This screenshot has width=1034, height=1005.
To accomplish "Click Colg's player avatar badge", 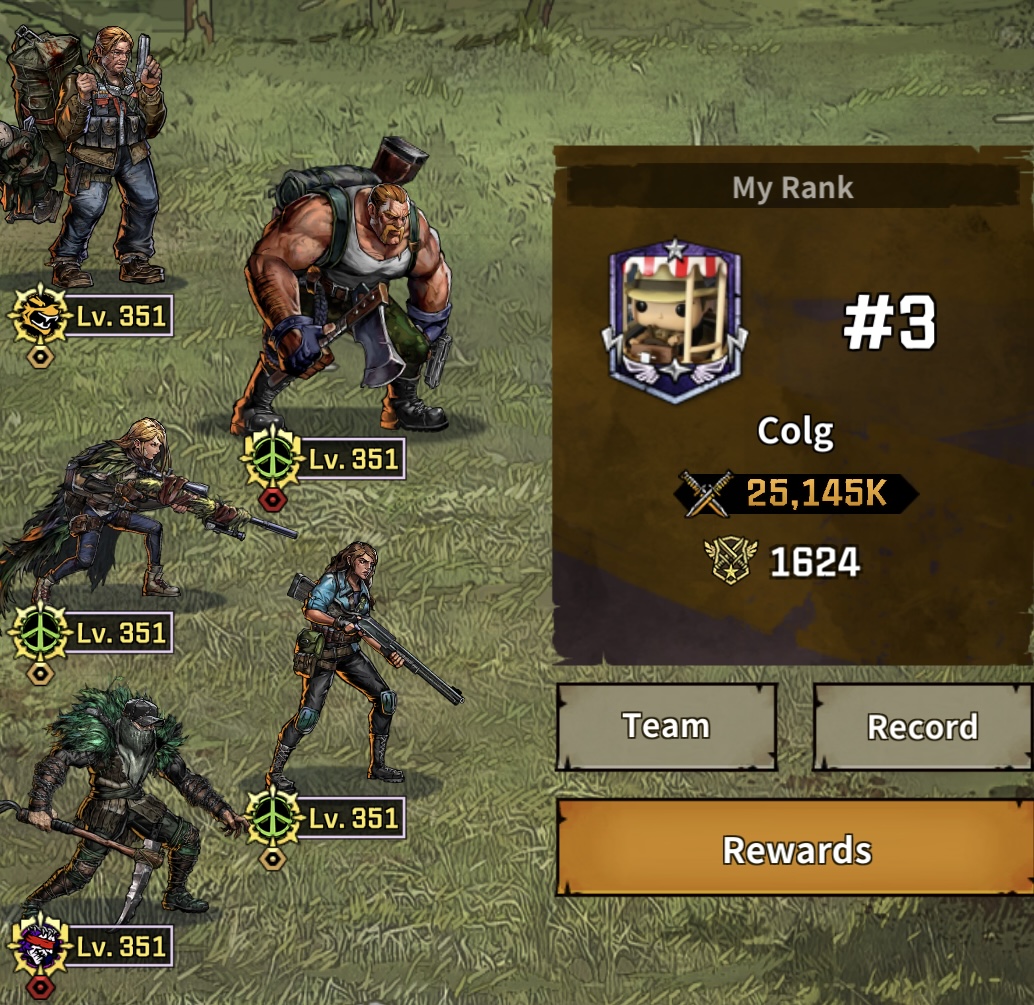I will click(674, 322).
